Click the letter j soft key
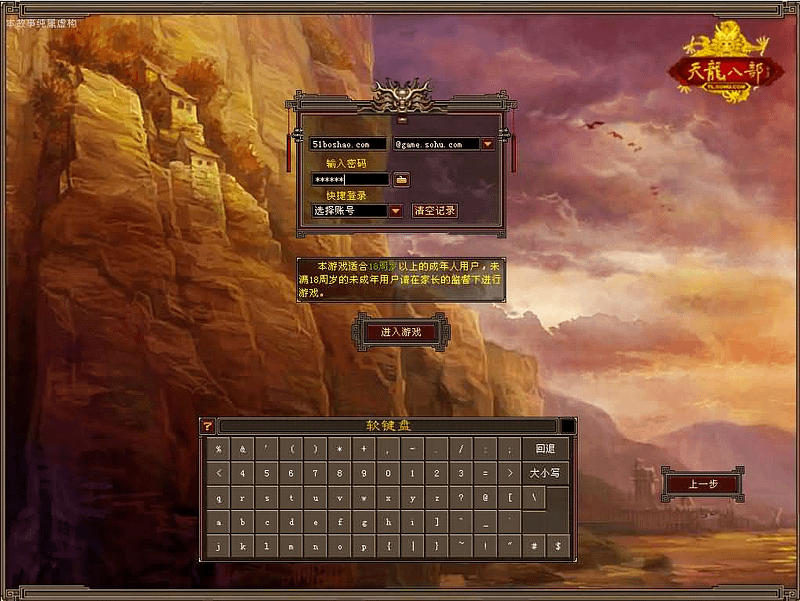The image size is (800, 601). 218,546
